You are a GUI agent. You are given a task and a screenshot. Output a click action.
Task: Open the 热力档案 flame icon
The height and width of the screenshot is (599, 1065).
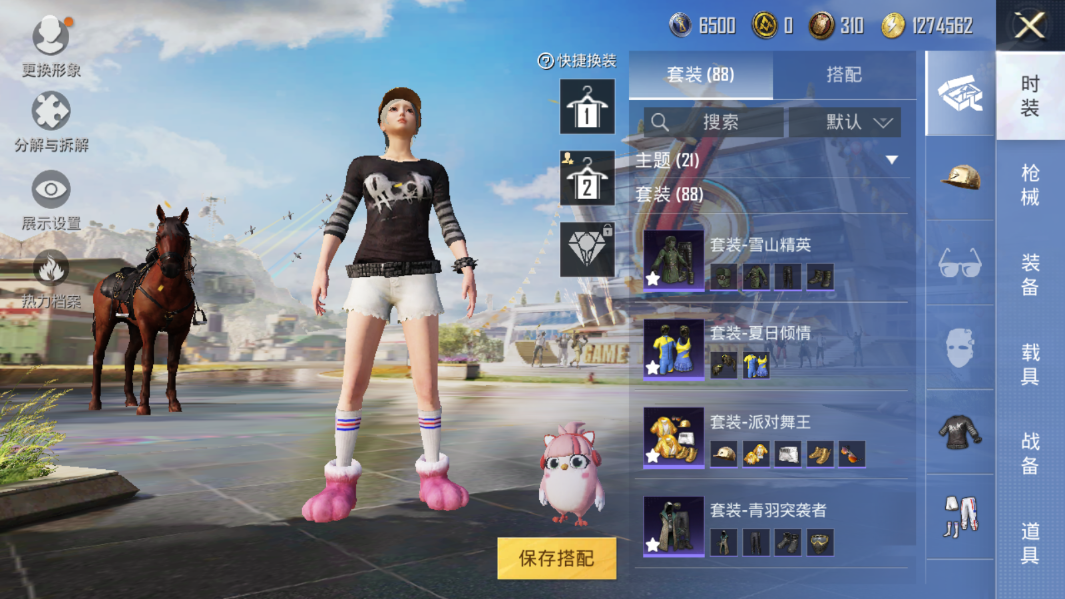tap(51, 277)
